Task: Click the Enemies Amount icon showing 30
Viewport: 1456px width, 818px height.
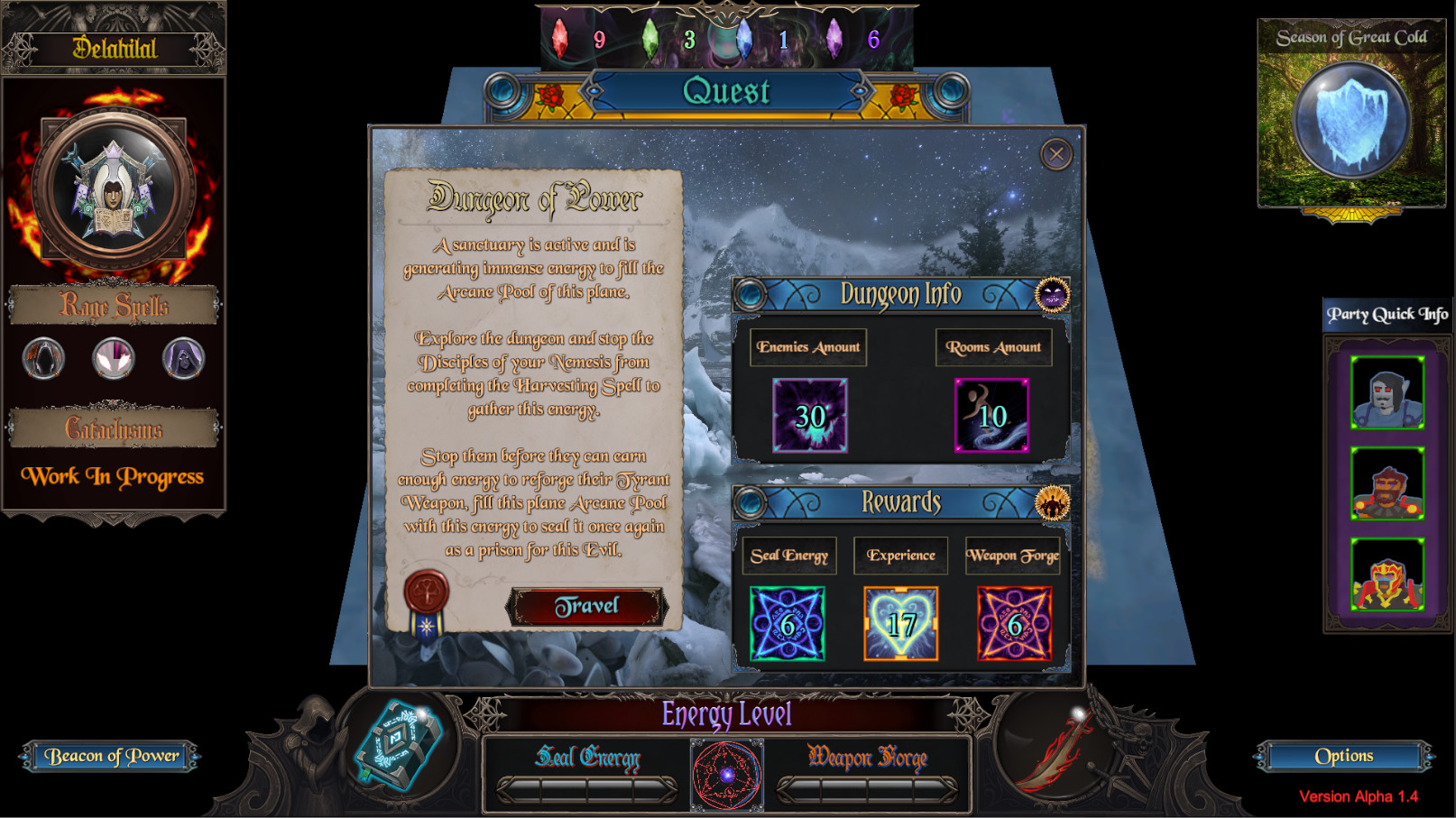Action: [x=810, y=416]
